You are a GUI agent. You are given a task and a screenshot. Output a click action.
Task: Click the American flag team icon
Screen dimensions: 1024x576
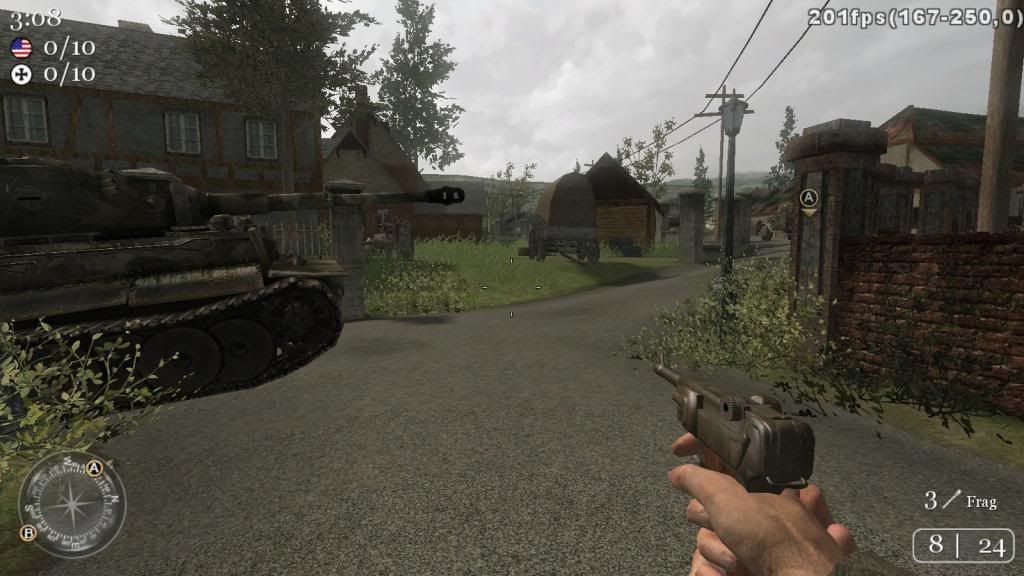pyautogui.click(x=21, y=47)
